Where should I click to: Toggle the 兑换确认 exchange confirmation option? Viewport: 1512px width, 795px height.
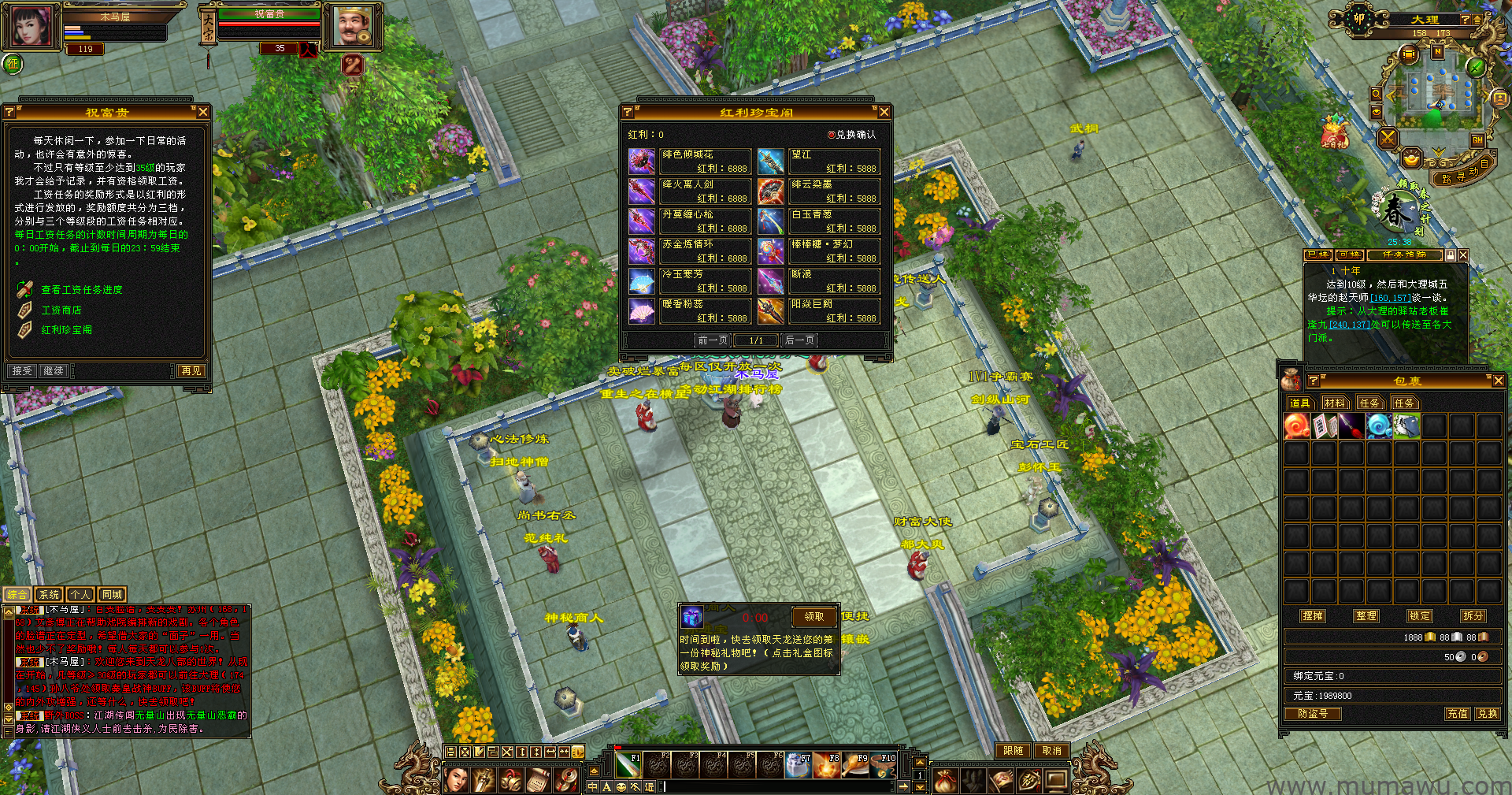point(831,135)
